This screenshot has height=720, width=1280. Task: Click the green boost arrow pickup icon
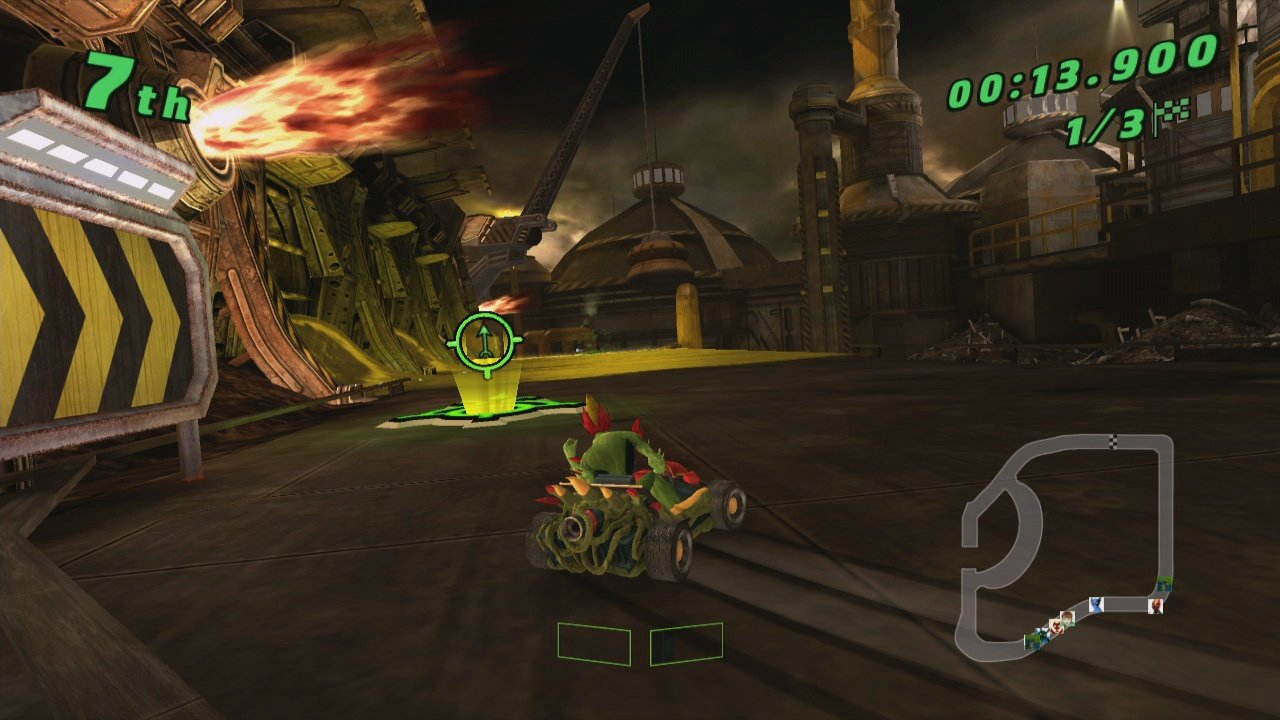[x=483, y=340]
